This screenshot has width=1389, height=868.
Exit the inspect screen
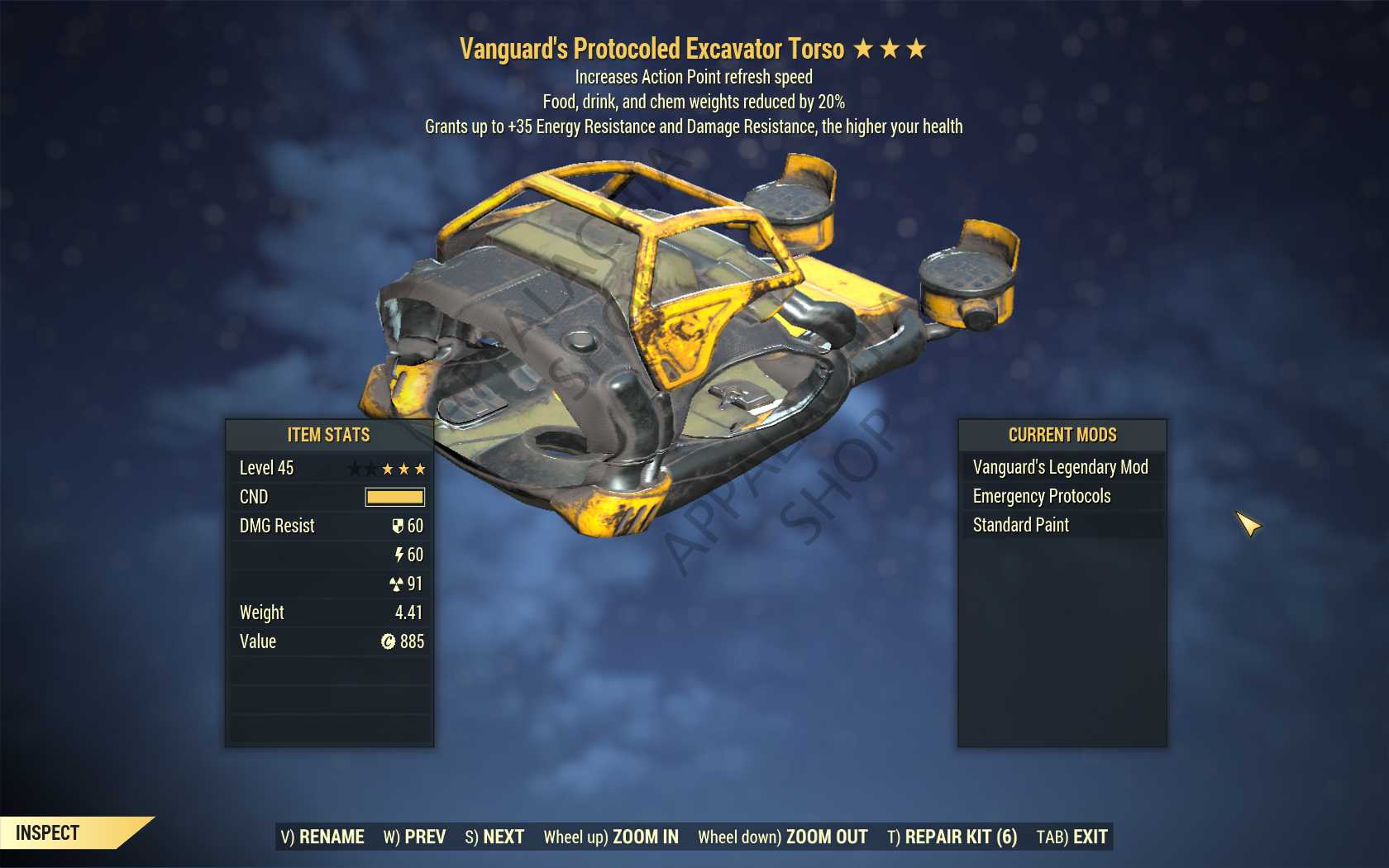pos(1072,837)
